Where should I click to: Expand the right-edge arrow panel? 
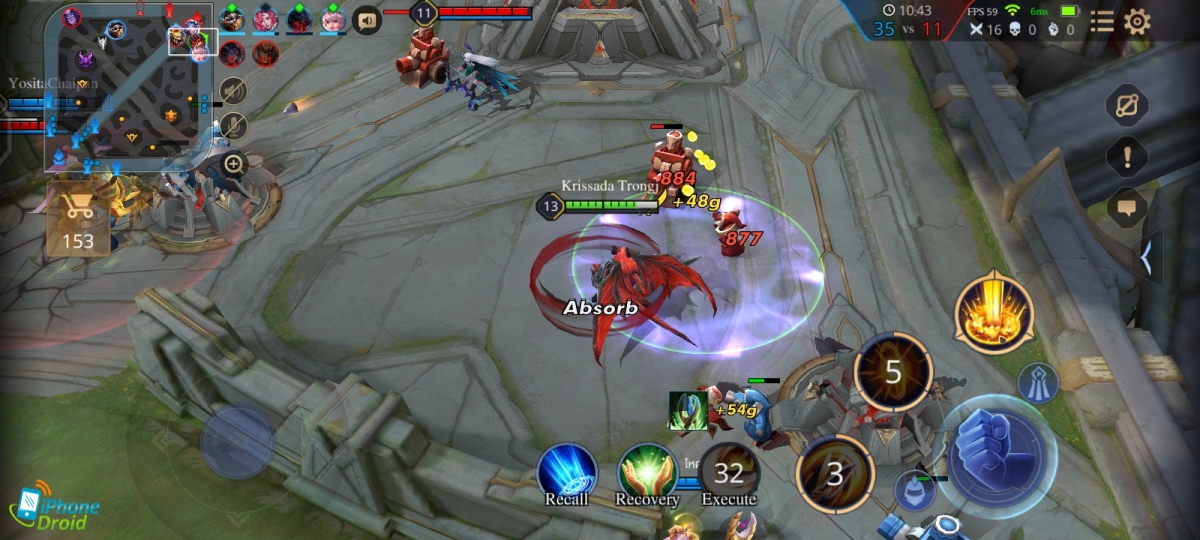click(x=1146, y=260)
